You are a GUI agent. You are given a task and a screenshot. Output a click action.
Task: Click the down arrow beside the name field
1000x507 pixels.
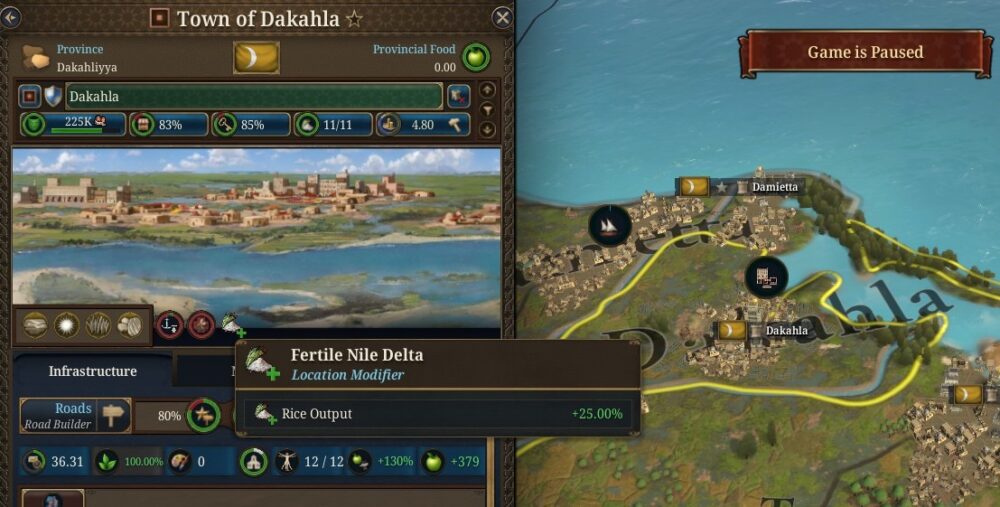(x=487, y=129)
